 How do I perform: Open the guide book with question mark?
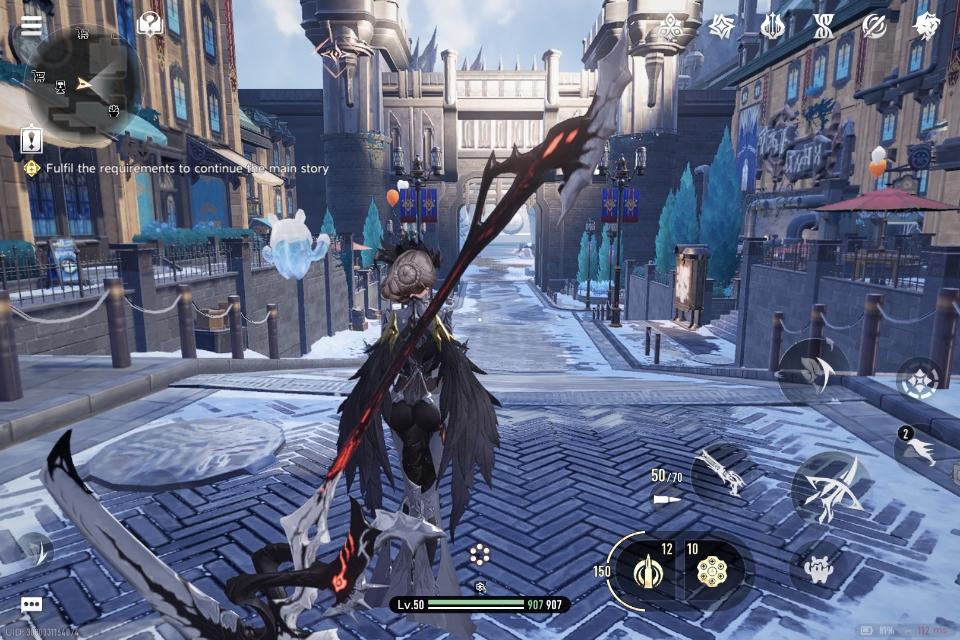point(150,24)
